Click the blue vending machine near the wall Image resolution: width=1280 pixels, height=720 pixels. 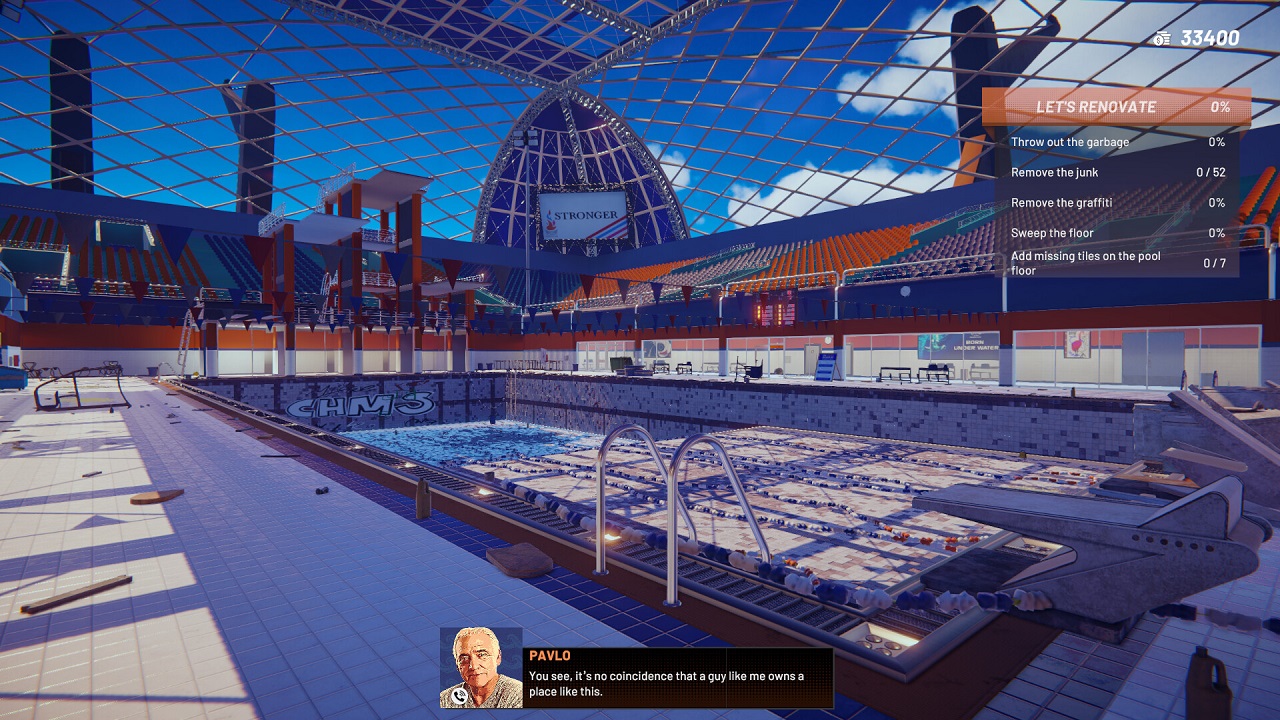tap(824, 367)
